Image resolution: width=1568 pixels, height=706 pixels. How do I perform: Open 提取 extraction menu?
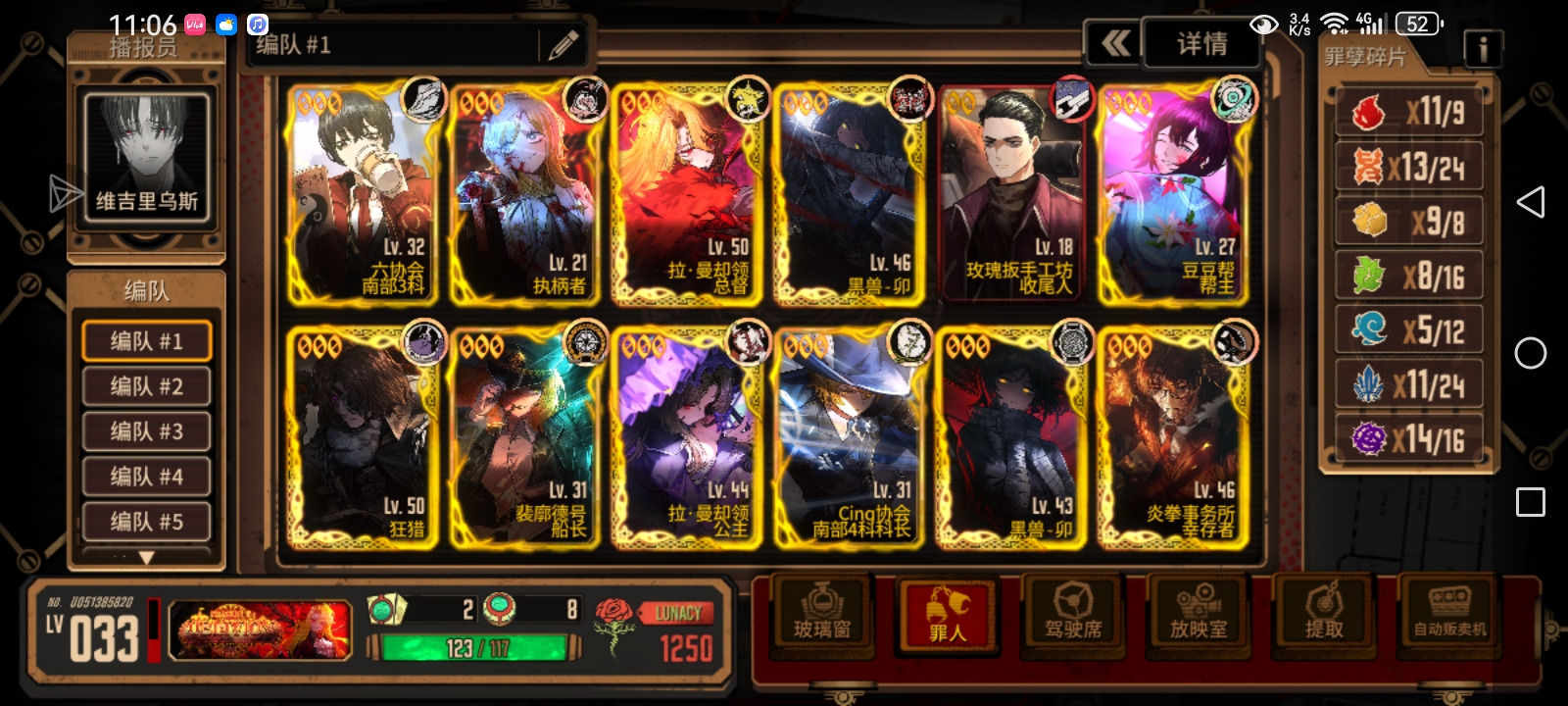1324,613
